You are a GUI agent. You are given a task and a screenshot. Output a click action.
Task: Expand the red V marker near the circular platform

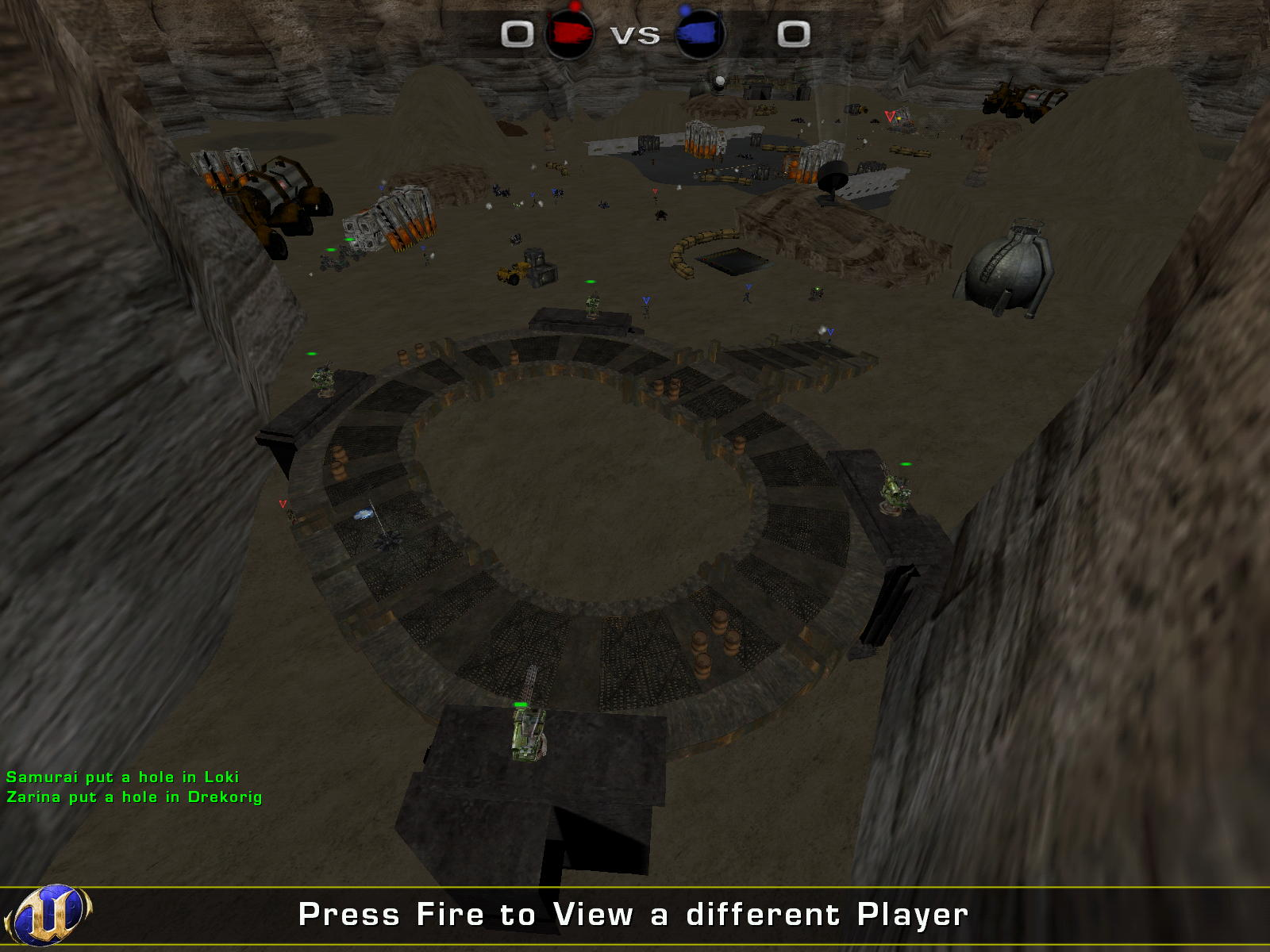click(282, 502)
